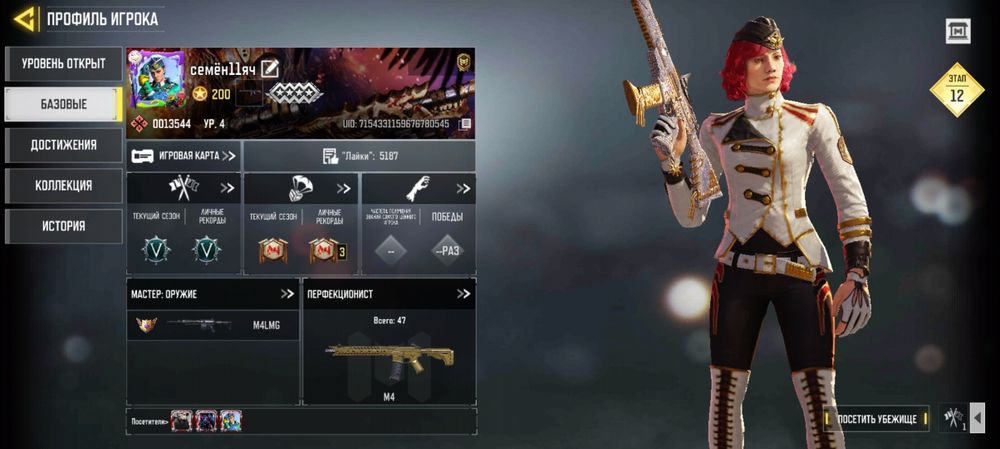Select the M4LMG weapon row
The image size is (1000, 449).
click(213, 325)
